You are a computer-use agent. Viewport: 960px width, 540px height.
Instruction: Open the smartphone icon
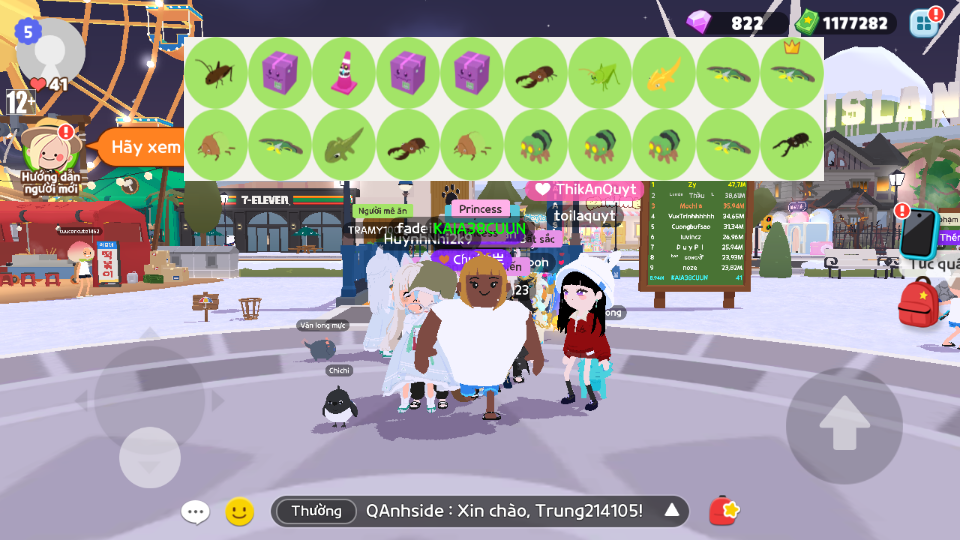coord(917,233)
